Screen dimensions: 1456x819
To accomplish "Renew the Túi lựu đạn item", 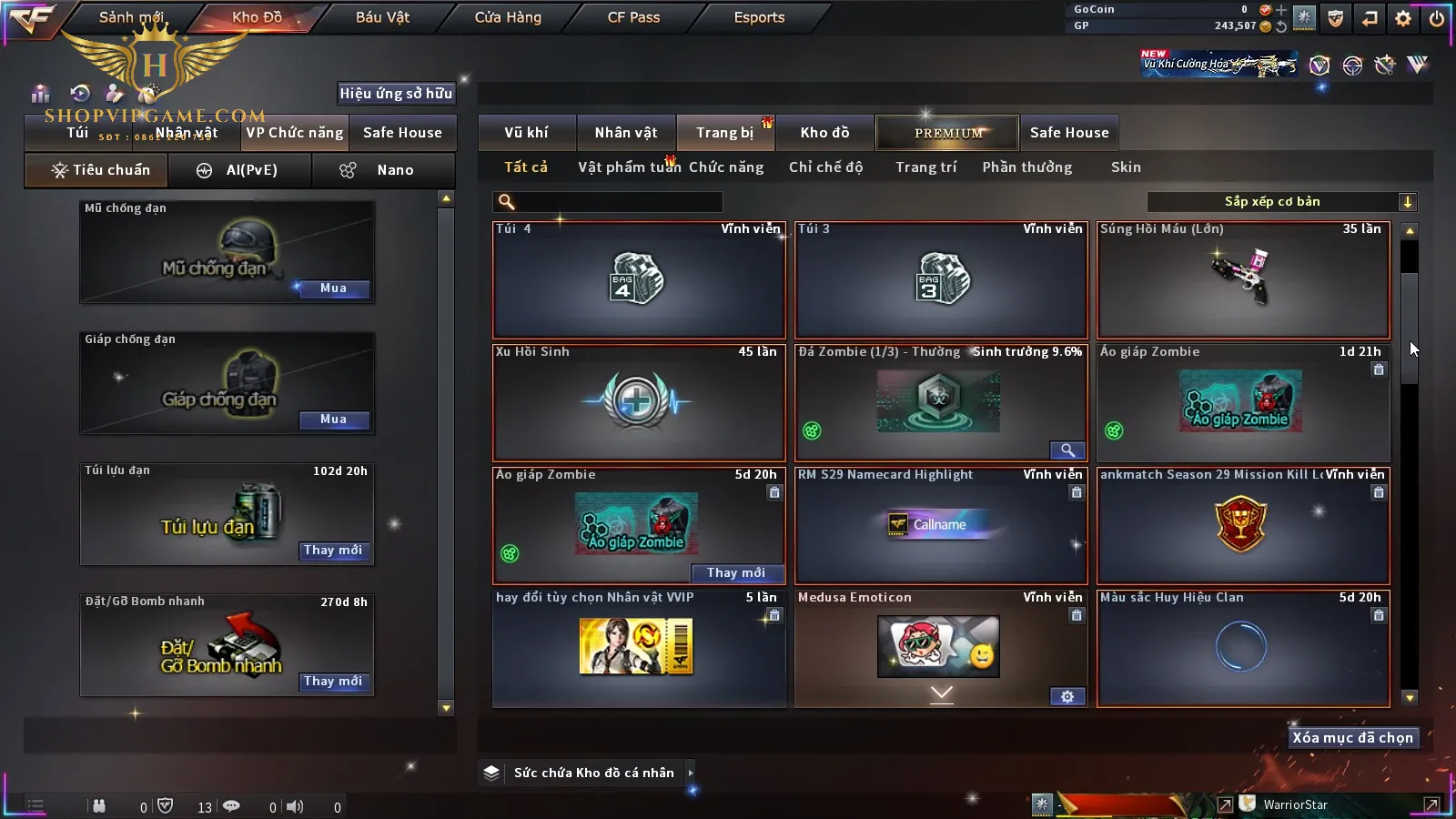I will tap(333, 551).
